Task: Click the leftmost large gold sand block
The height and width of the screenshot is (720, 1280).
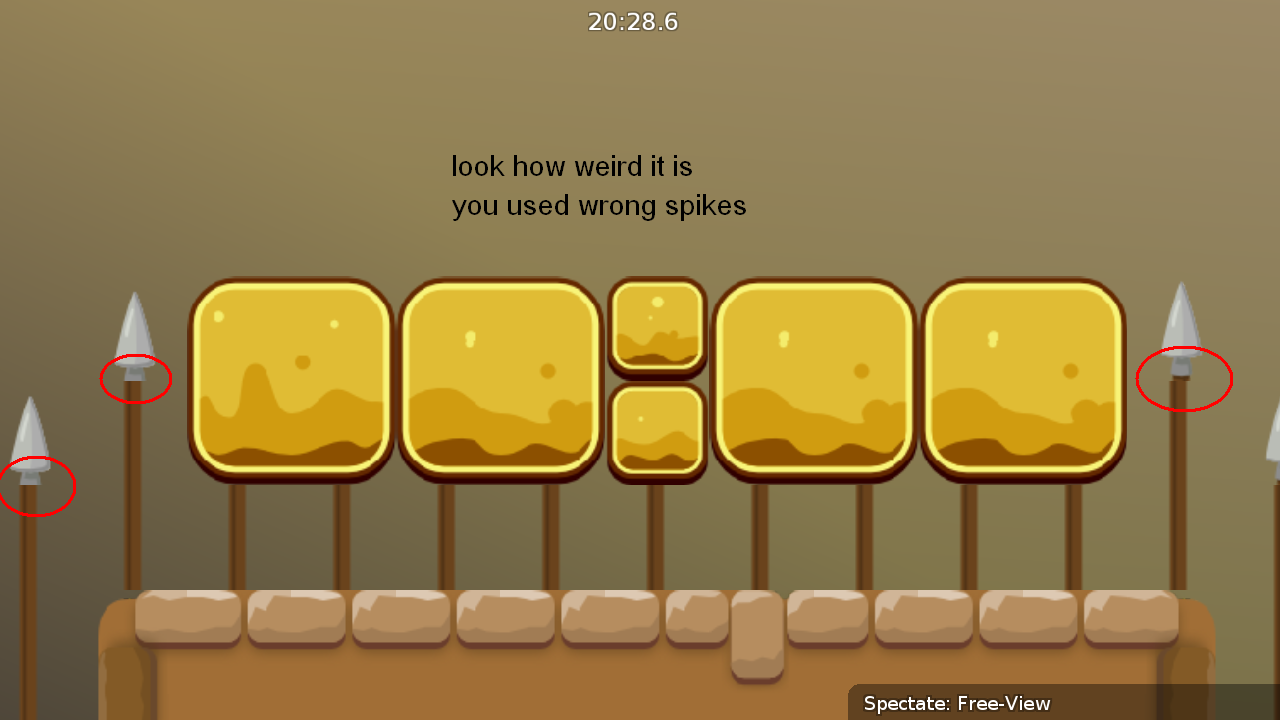Action: tap(291, 380)
